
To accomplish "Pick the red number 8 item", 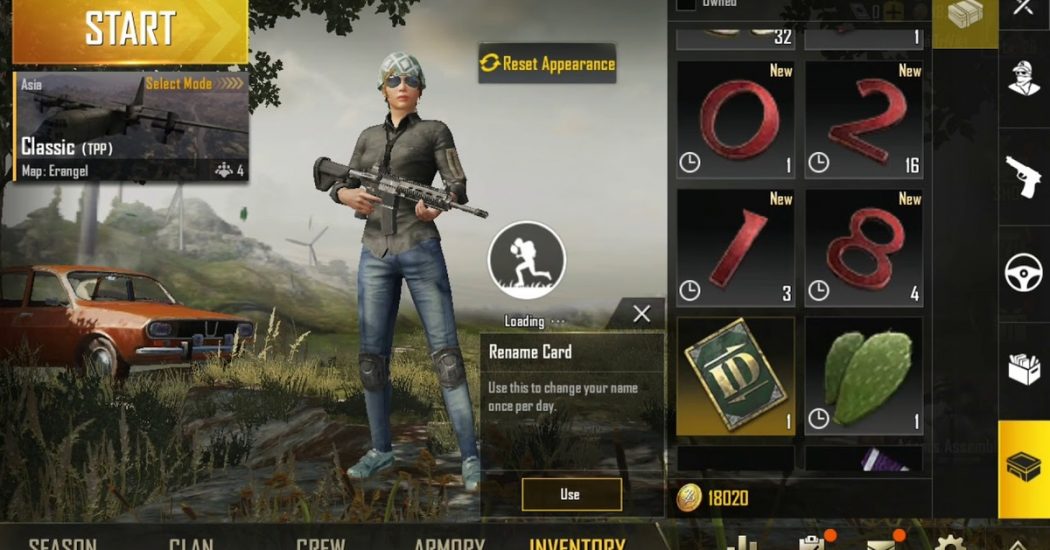I will [x=863, y=247].
